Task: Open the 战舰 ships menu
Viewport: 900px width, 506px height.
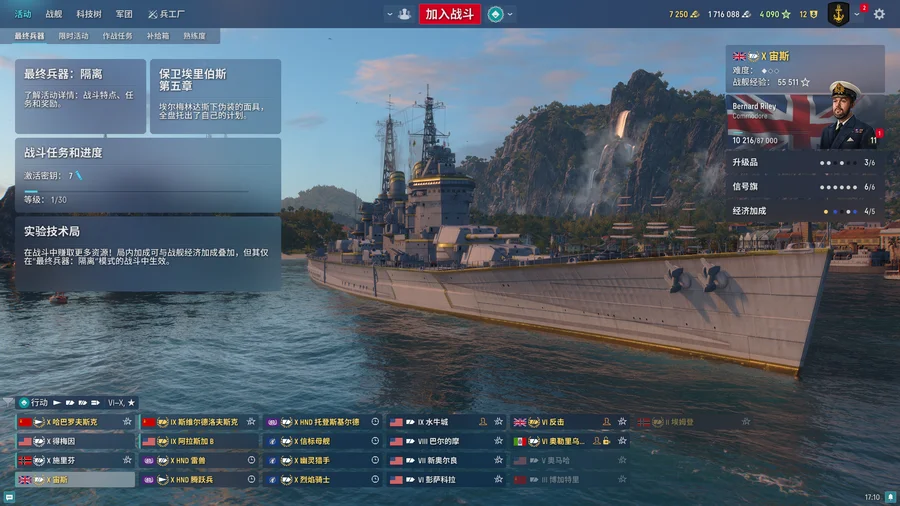Action: tap(54, 14)
